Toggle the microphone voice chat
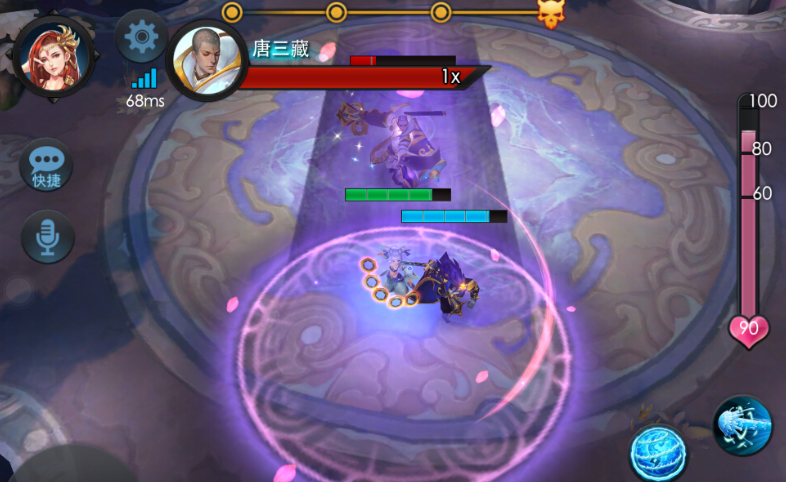This screenshot has width=786, height=482. pos(47,236)
